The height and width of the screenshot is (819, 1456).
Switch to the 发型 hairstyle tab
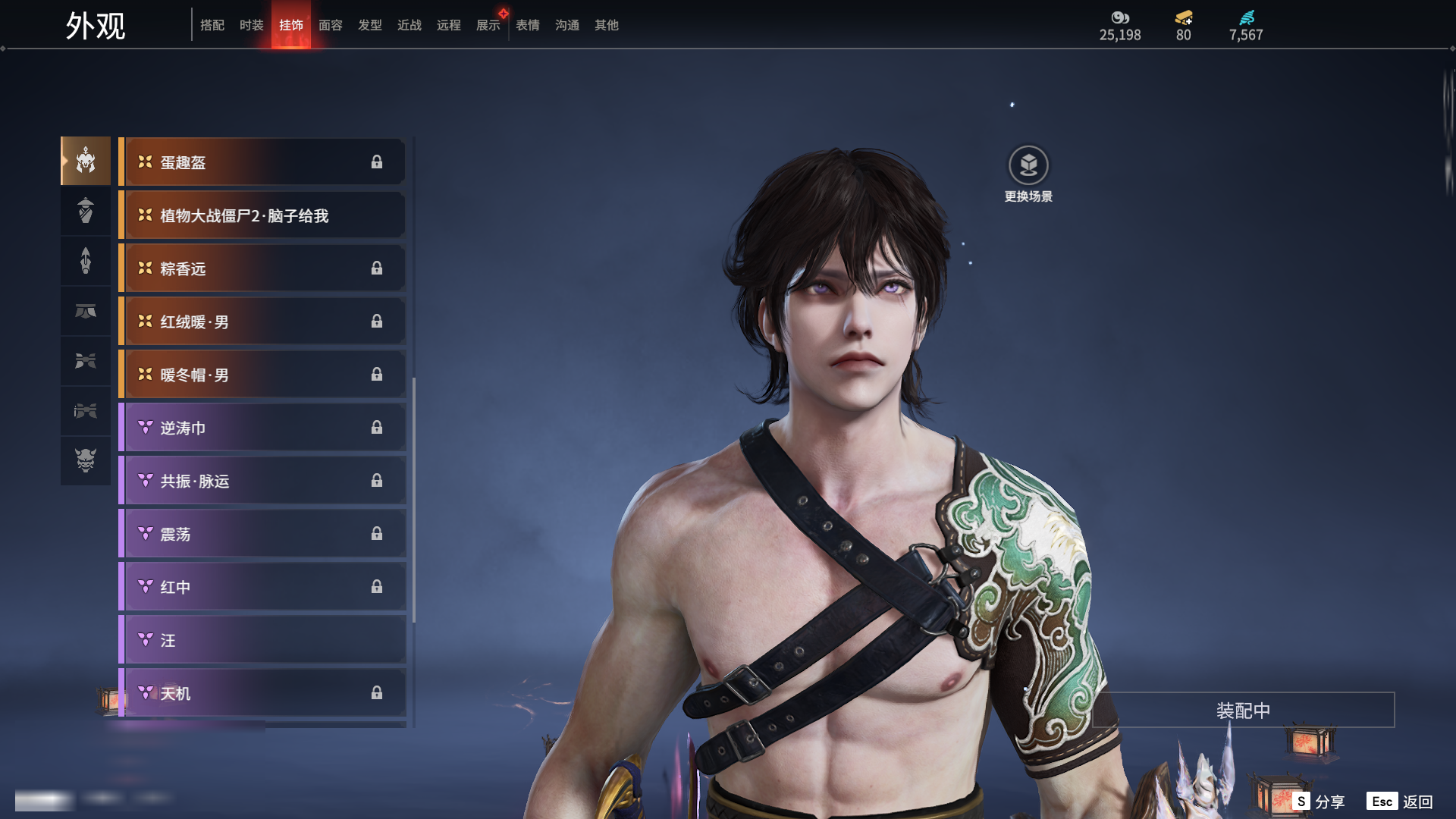pyautogui.click(x=370, y=25)
